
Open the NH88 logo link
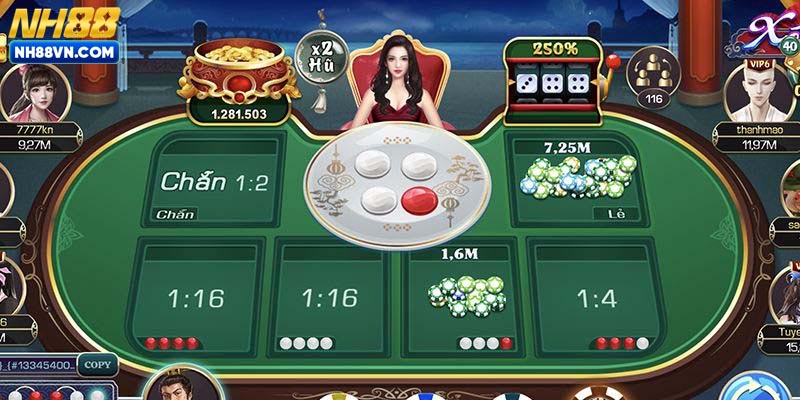(x=62, y=32)
